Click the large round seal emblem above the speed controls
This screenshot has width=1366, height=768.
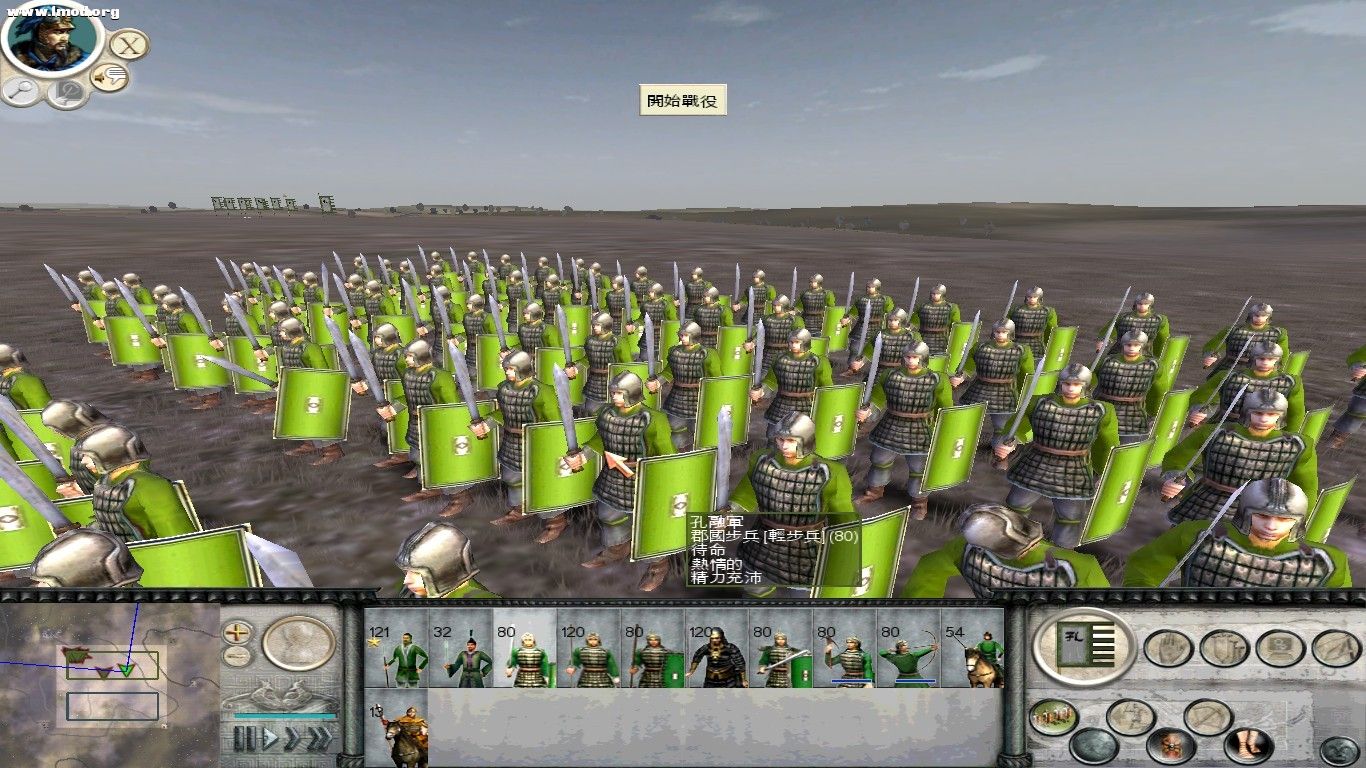[297, 644]
